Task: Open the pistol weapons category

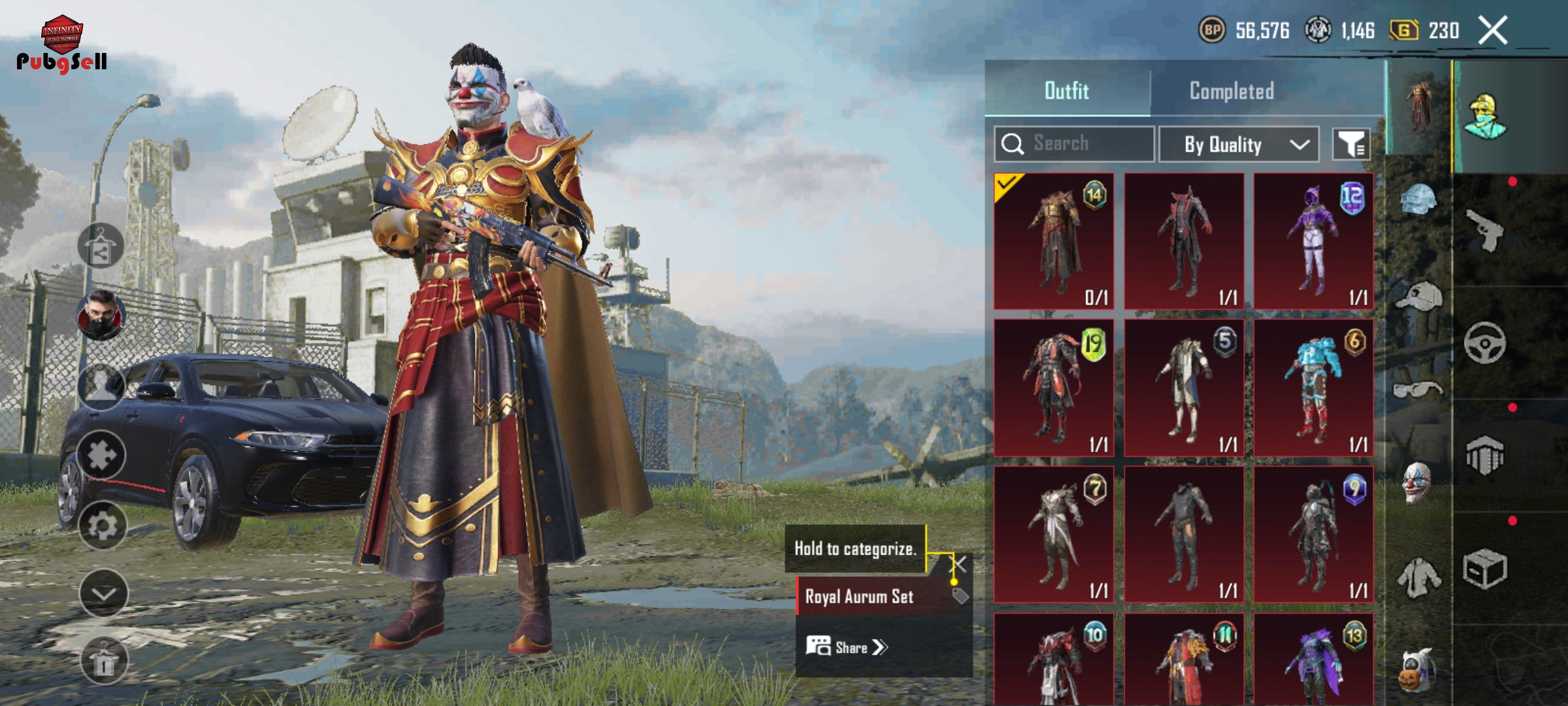Action: (x=1484, y=230)
